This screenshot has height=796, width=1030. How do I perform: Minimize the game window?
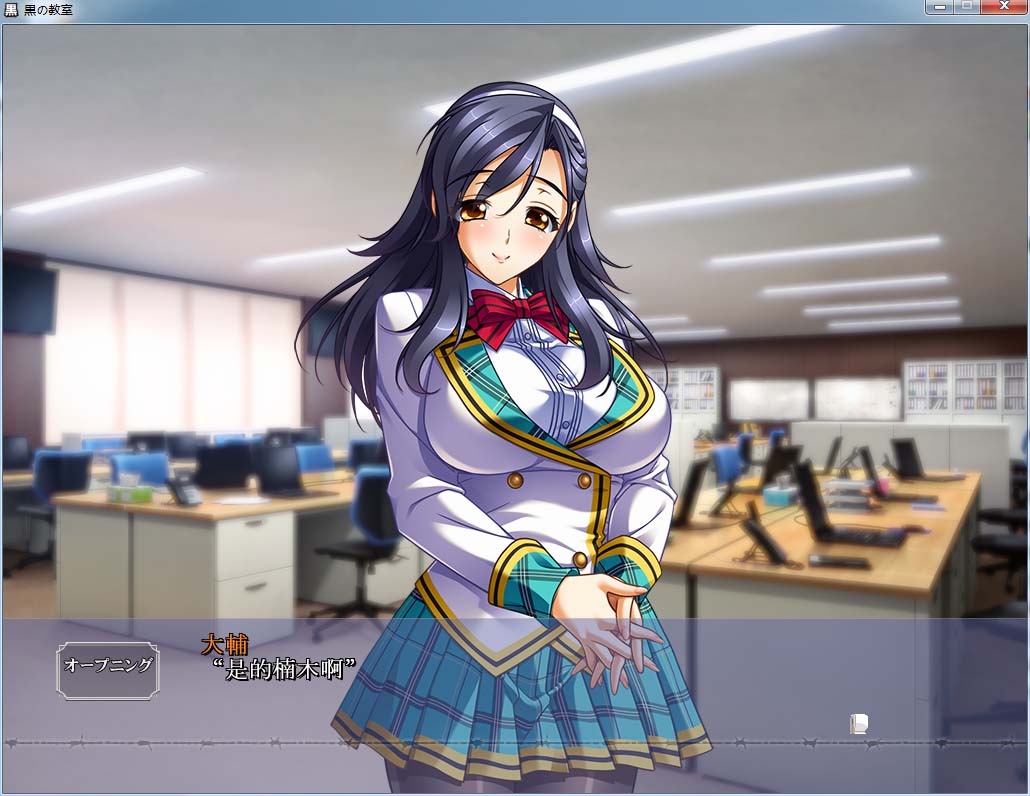(939, 7)
